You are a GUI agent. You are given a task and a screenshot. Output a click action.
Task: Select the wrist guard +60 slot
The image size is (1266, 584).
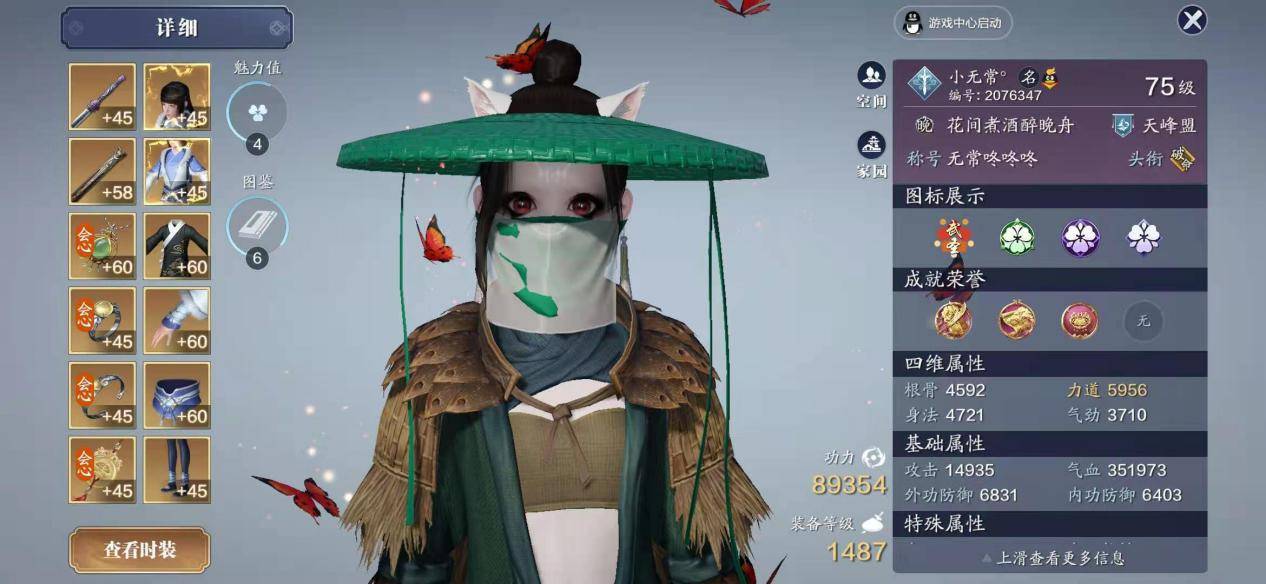(177, 320)
